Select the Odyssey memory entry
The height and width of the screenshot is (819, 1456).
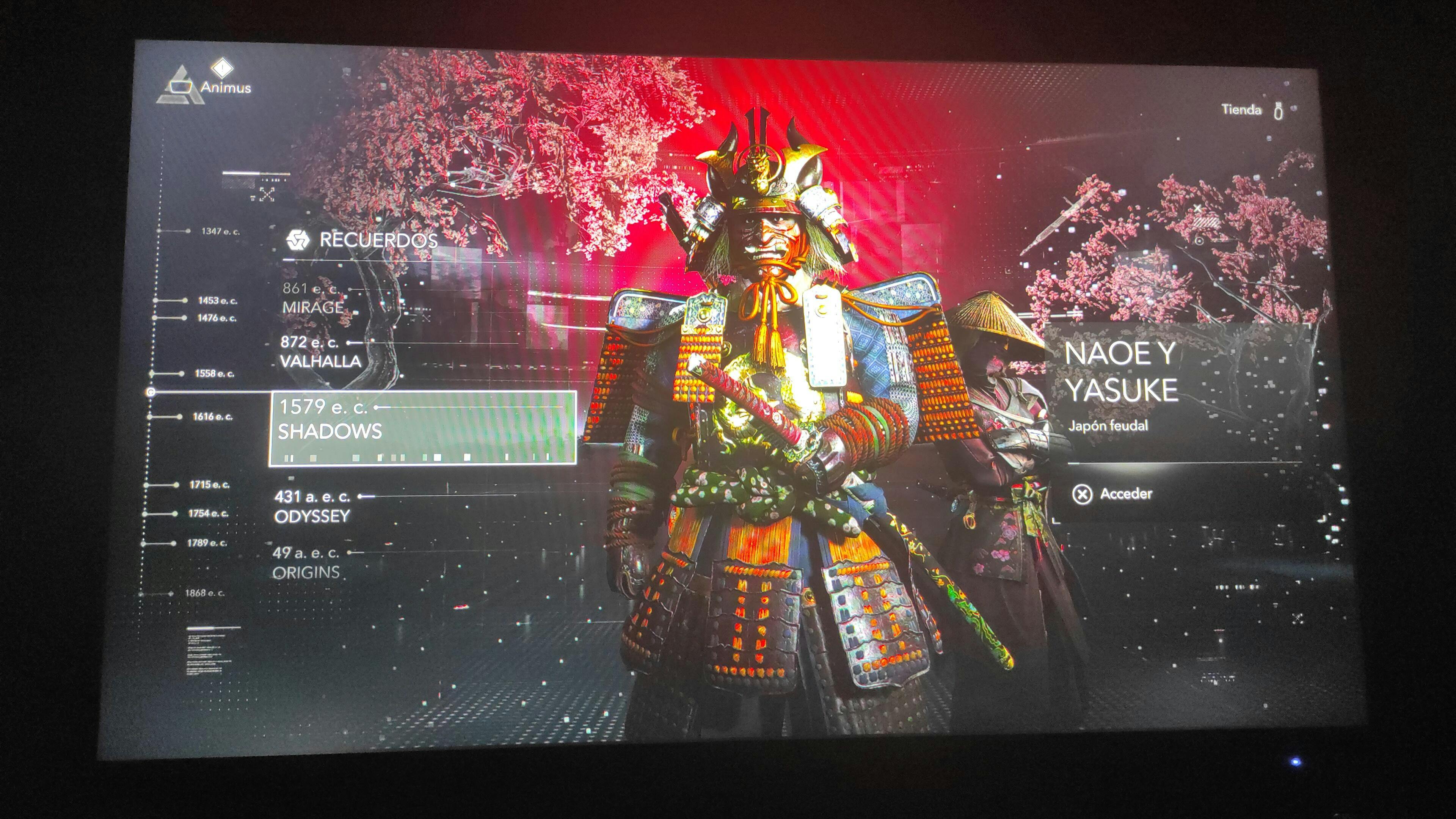(312, 507)
